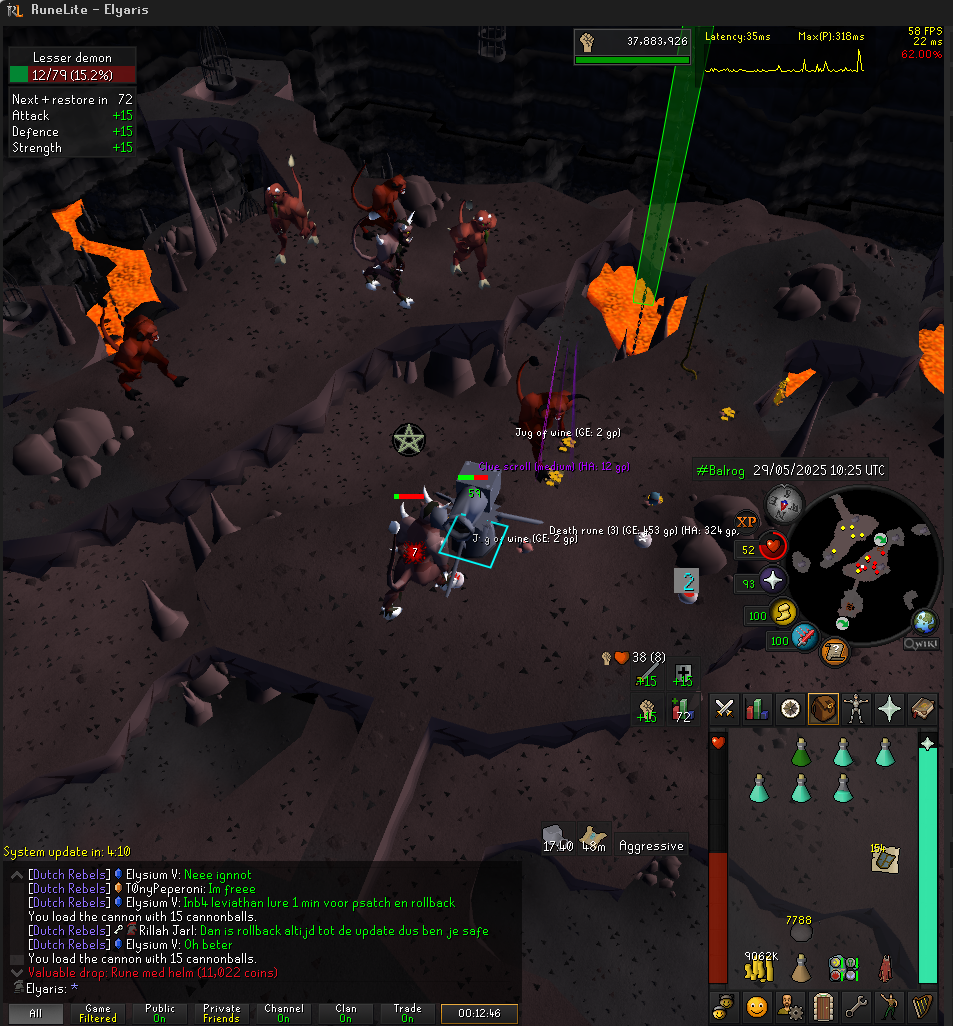
Task: Open the Logout door tab
Action: 823,1004
